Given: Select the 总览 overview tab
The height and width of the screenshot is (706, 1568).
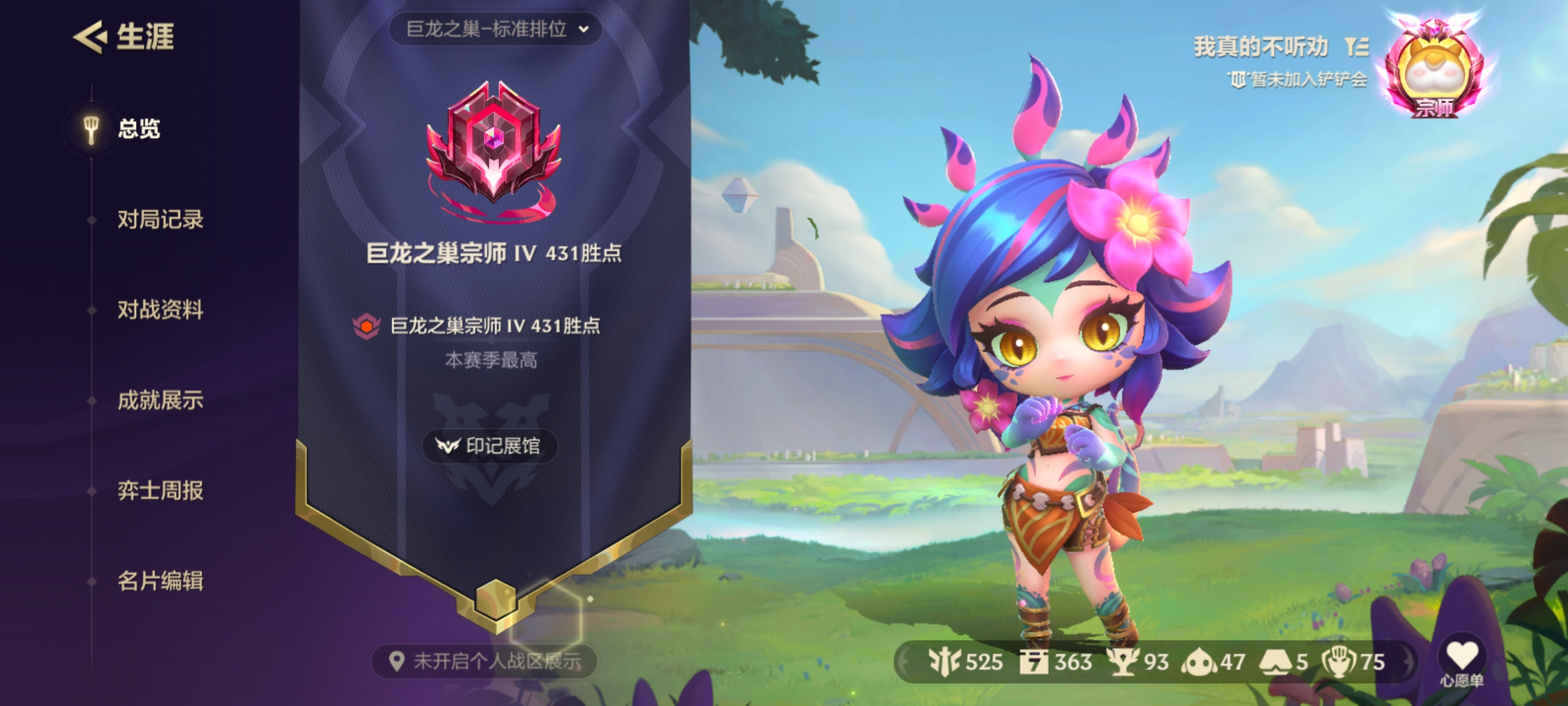Looking at the screenshot, I should pos(138,129).
